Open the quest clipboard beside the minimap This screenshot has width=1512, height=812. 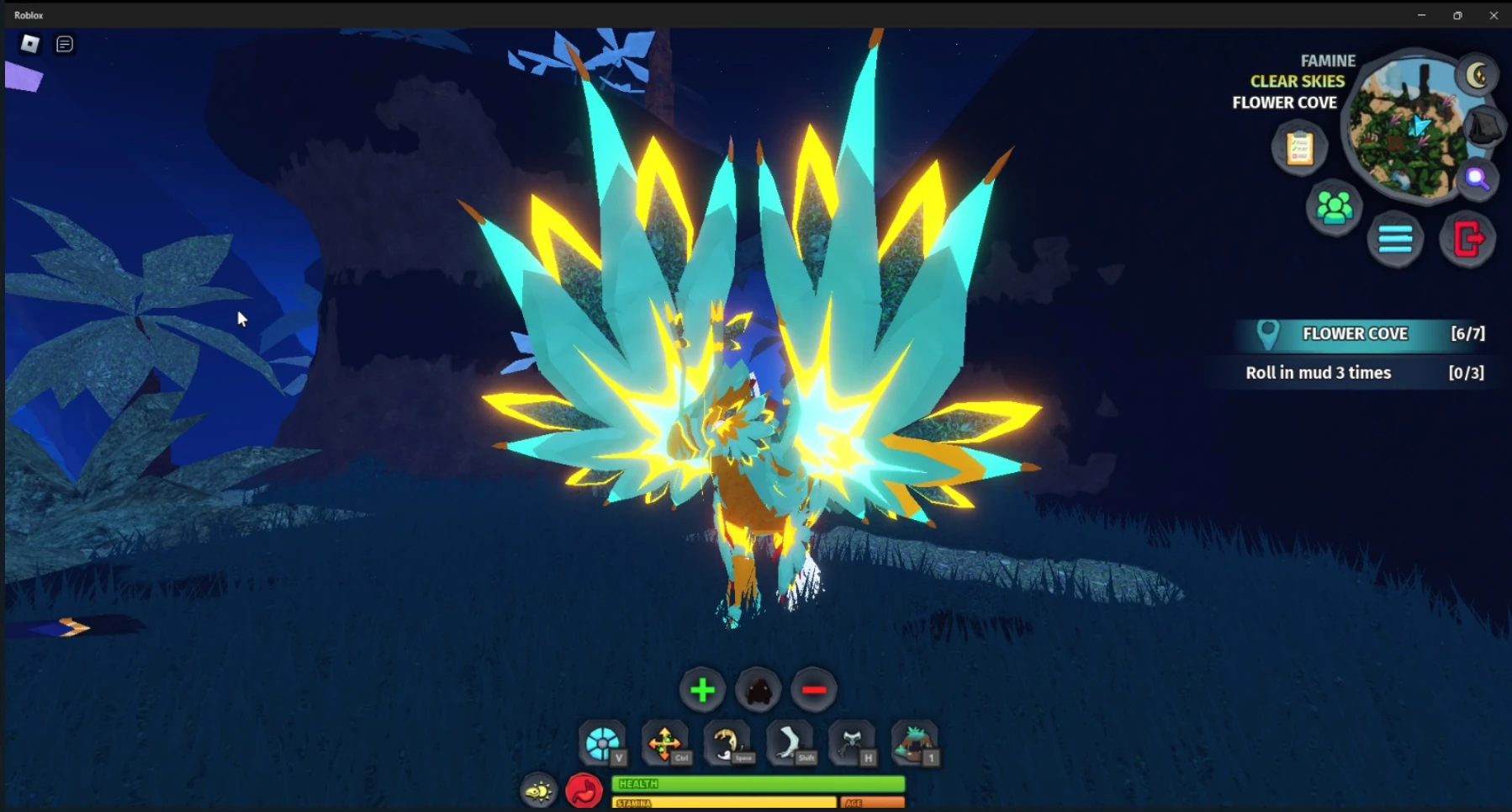tap(1299, 147)
